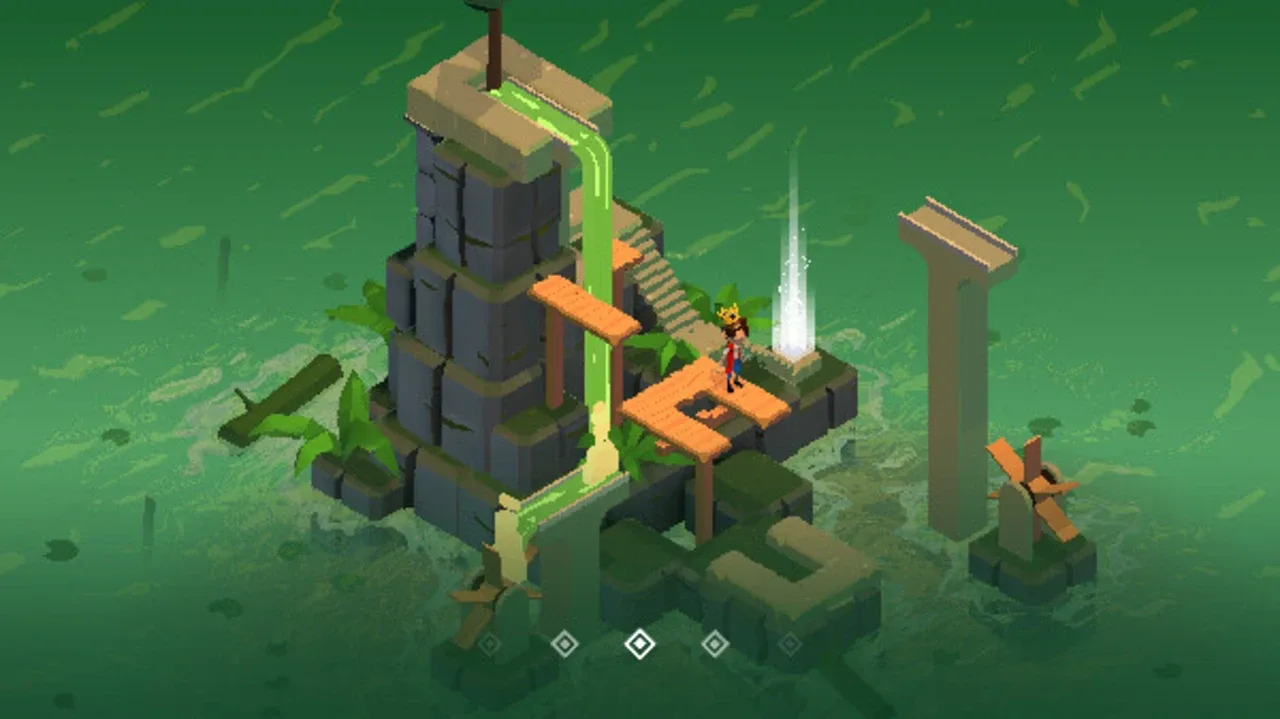The width and height of the screenshot is (1280, 719).
Task: Select the bright highlighted center diamond marker
Action: coord(640,644)
